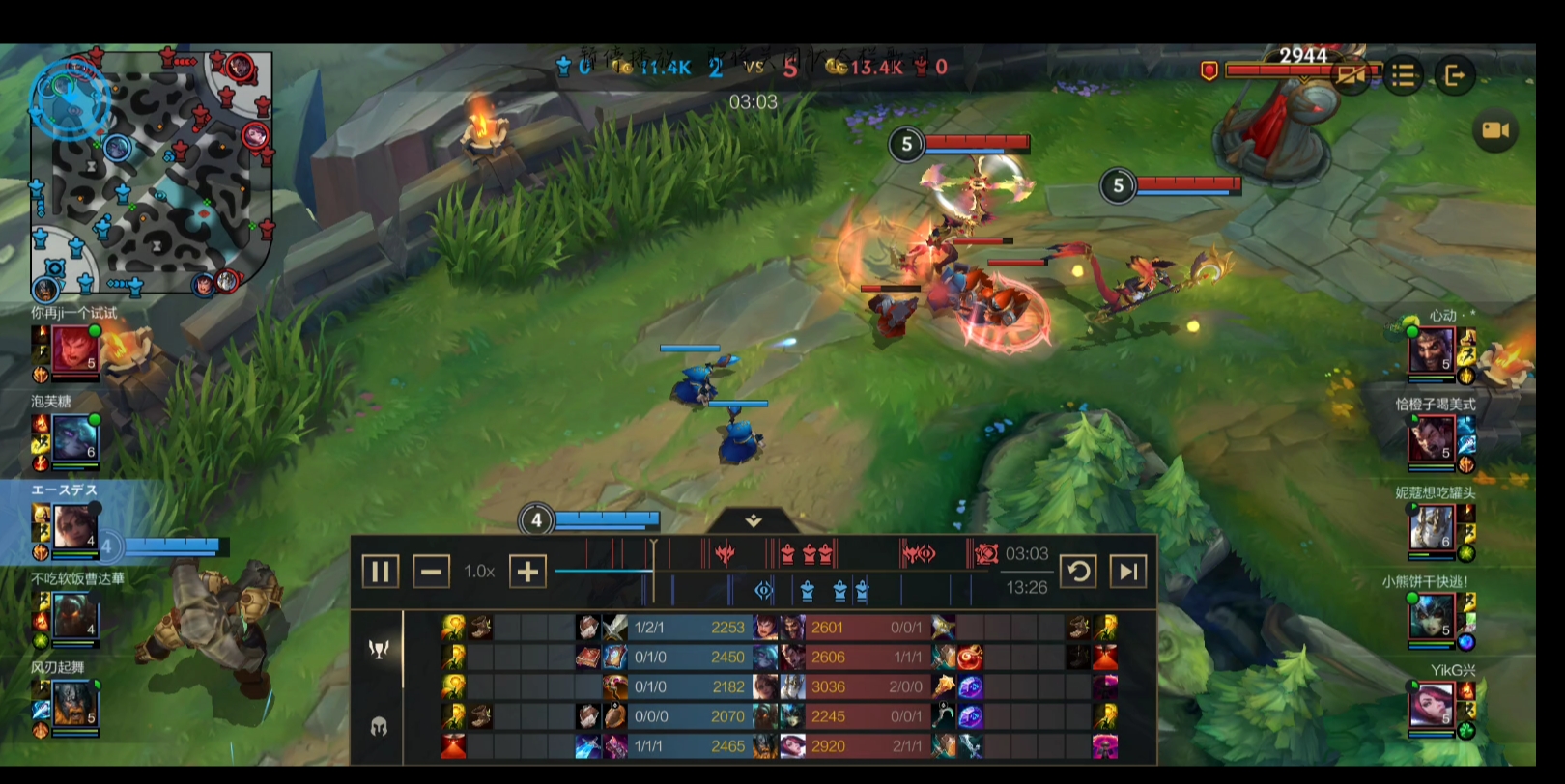Toggle the crossed-out camera button

click(1352, 75)
